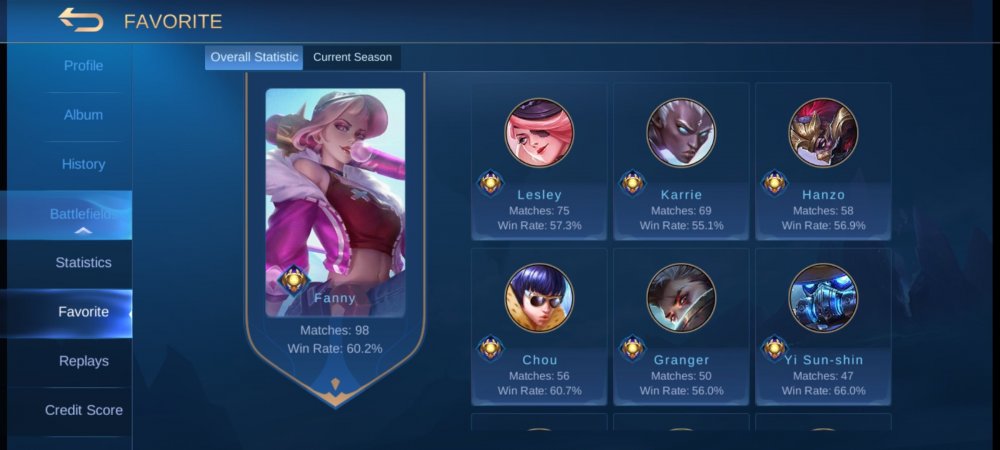The width and height of the screenshot is (1000, 450).
Task: Switch to the Overall Statistic tab
Action: (x=254, y=57)
